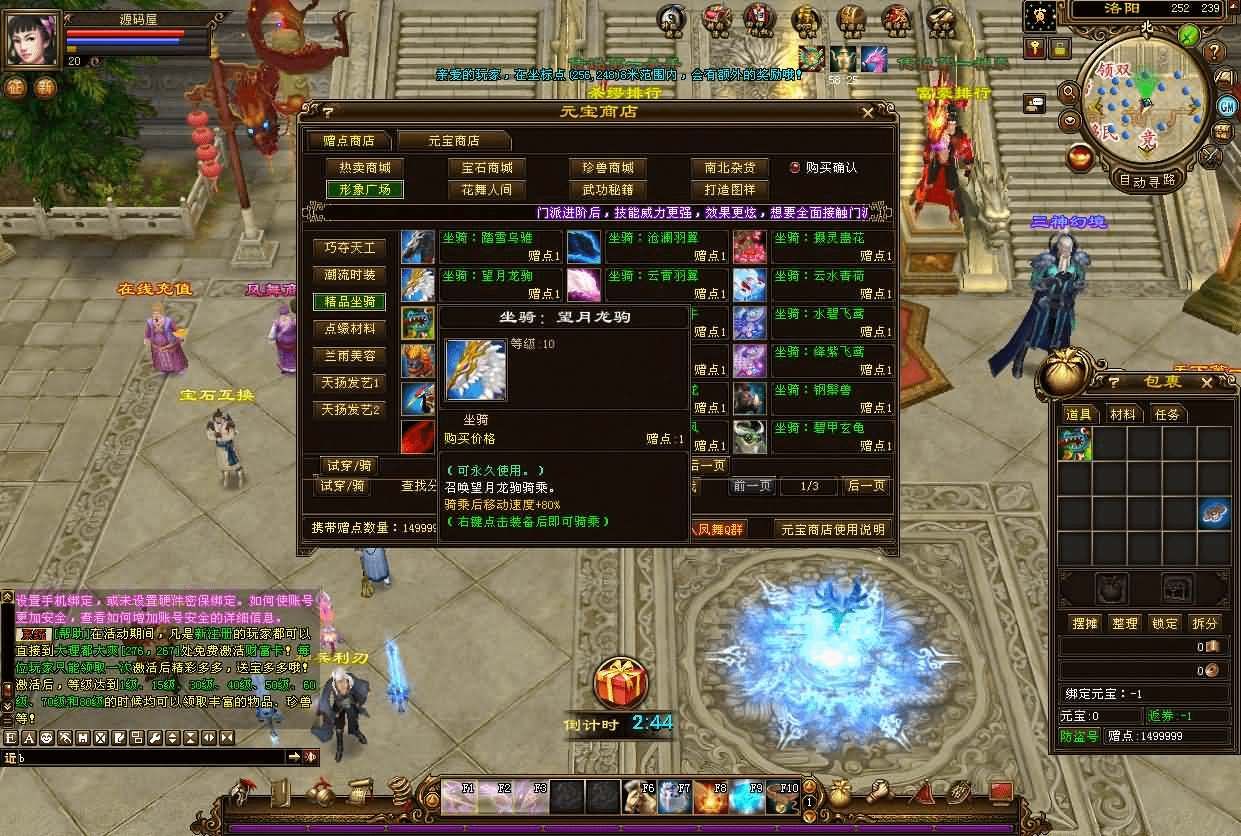The height and width of the screenshot is (836, 1241).
Task: Choose the 潮流时装 side category
Action: click(x=350, y=275)
